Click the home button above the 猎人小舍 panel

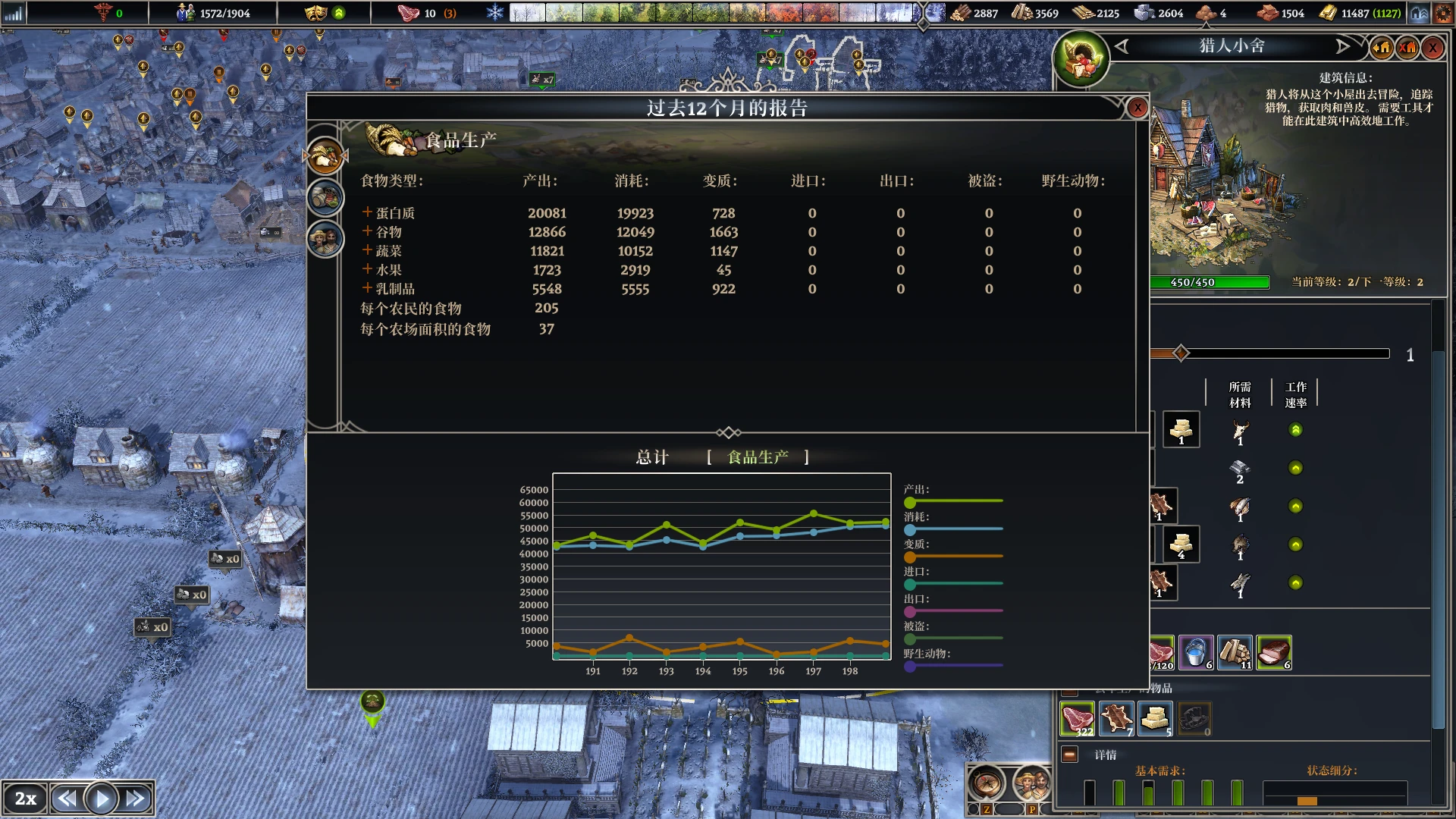click(x=1382, y=47)
